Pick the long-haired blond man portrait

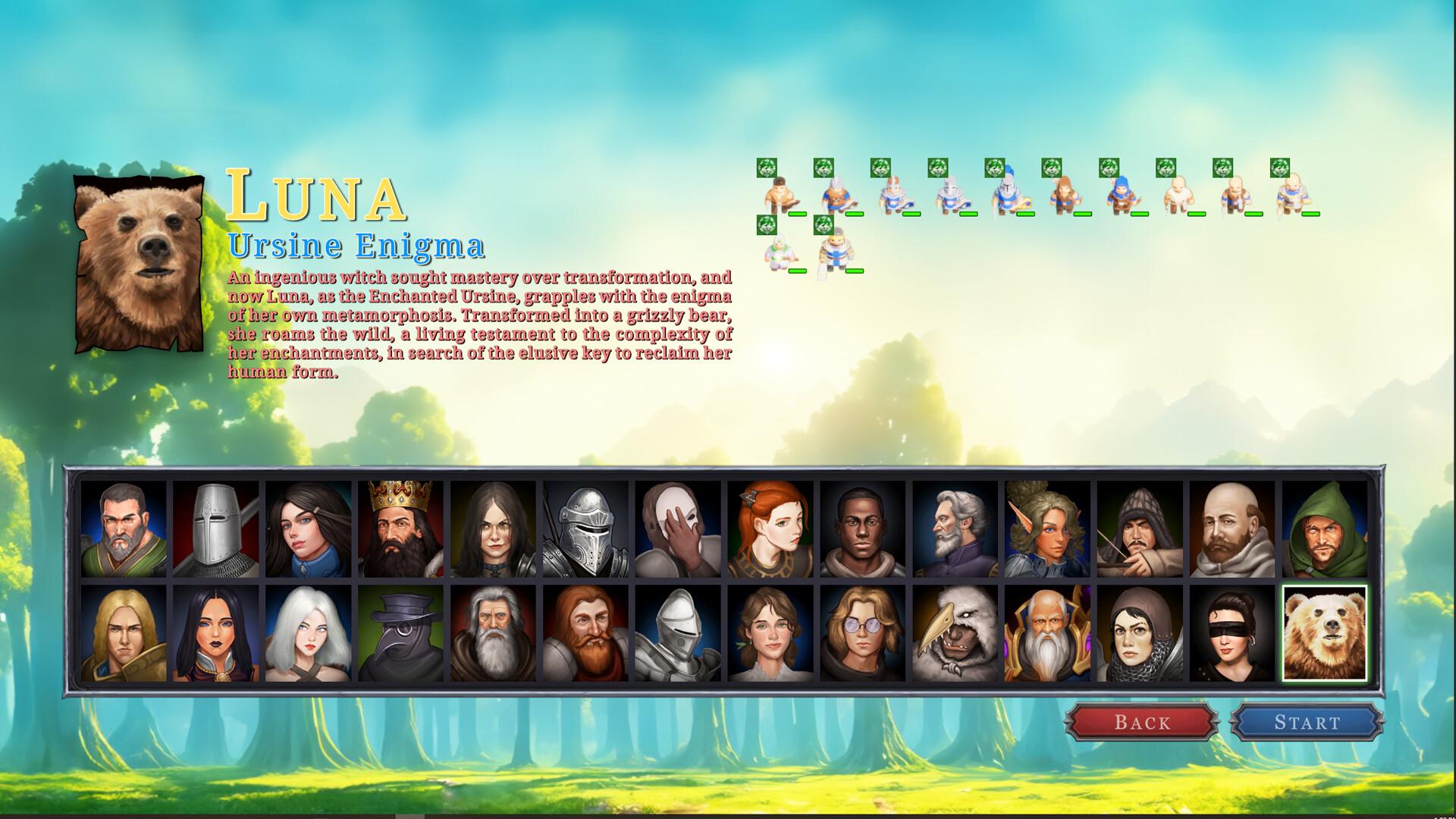point(124,633)
